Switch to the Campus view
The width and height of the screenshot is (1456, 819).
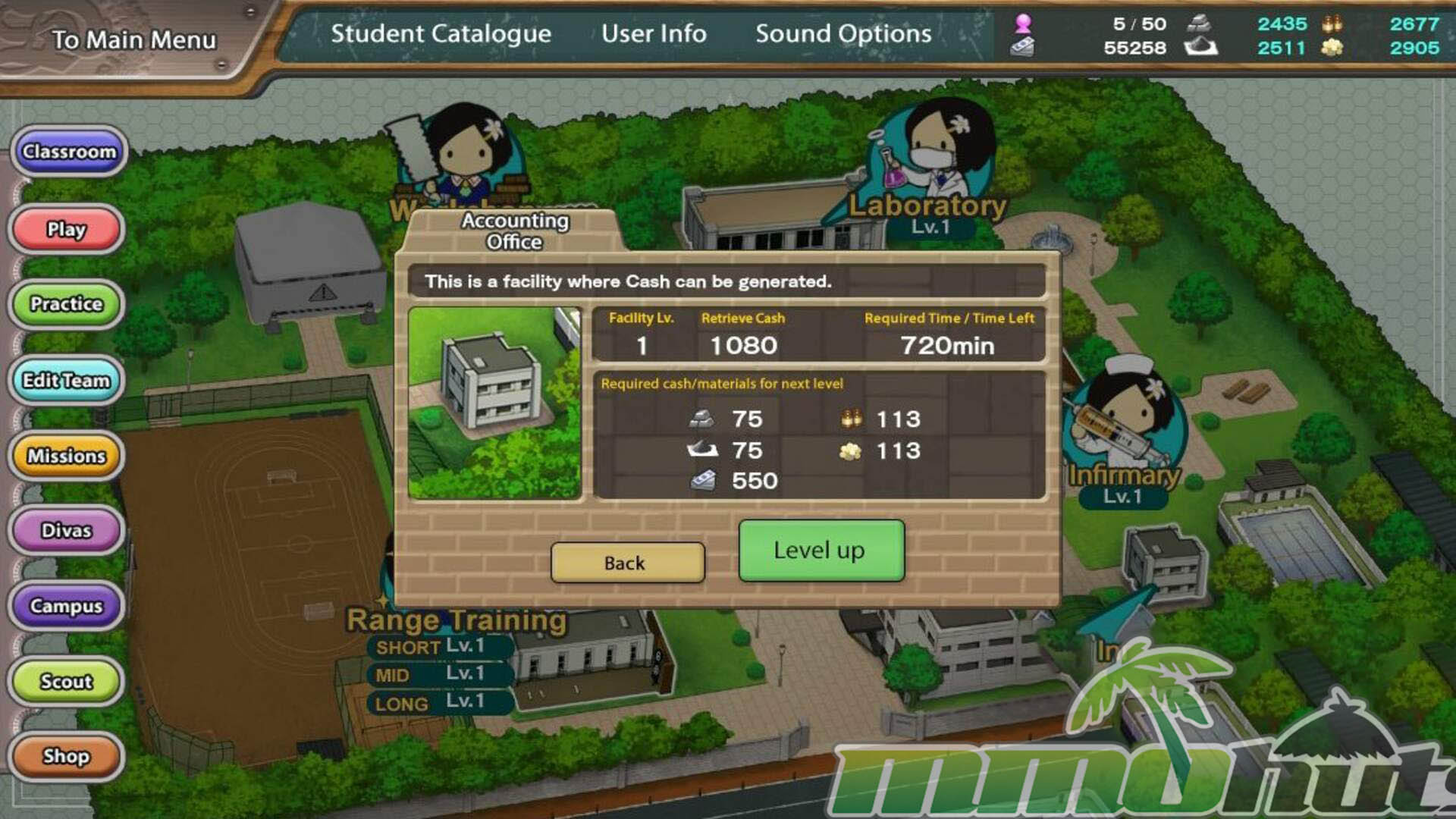coord(67,606)
